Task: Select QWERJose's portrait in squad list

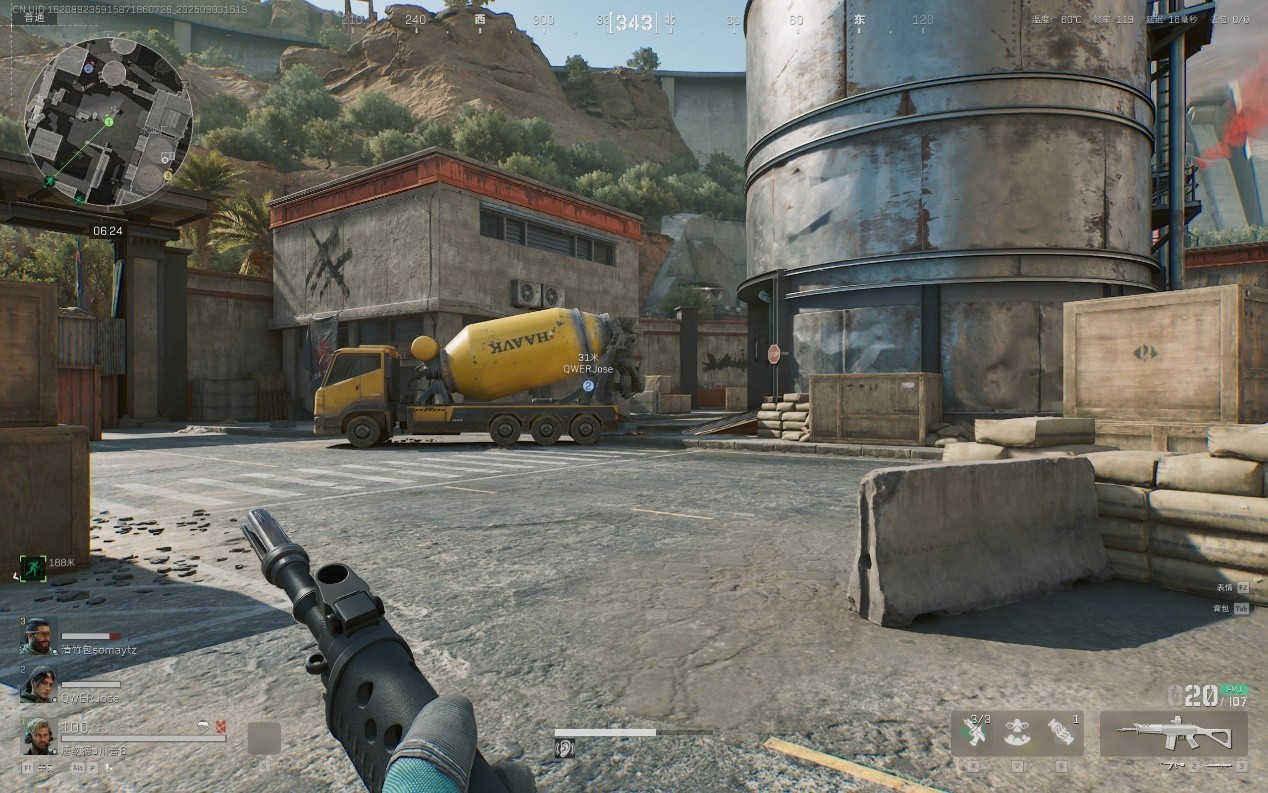Action: pos(37,685)
